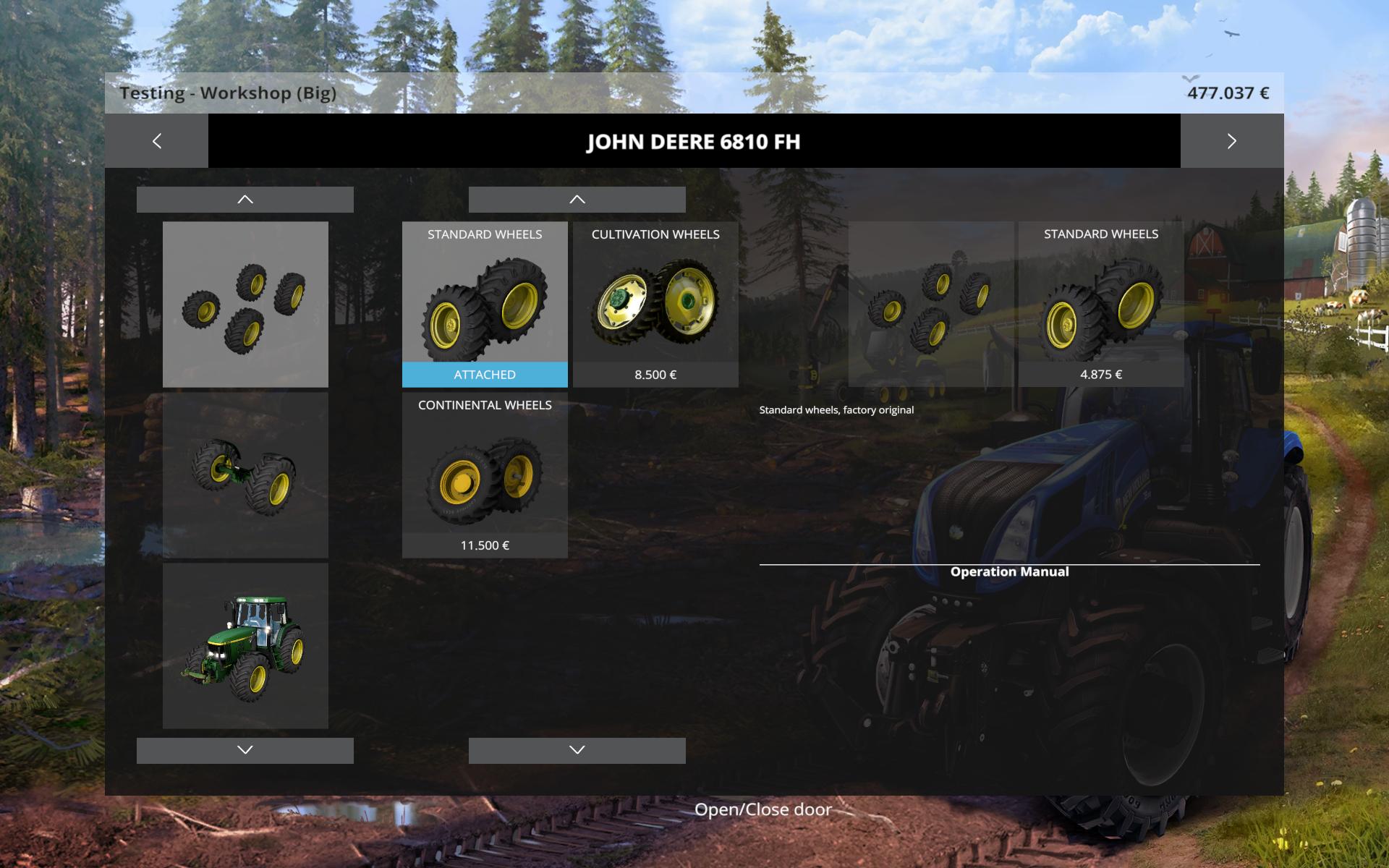Move the category list down
The width and height of the screenshot is (1389, 868).
tap(245, 750)
